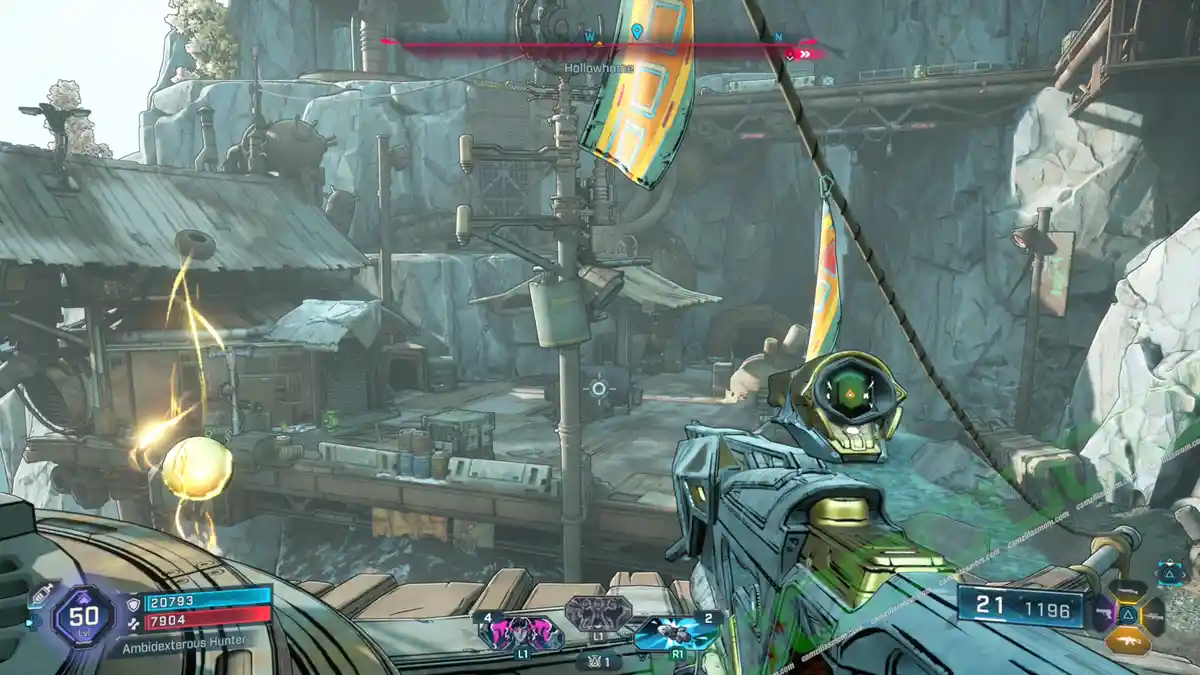
Task: Click the compass bar at the top
Action: click(x=600, y=44)
